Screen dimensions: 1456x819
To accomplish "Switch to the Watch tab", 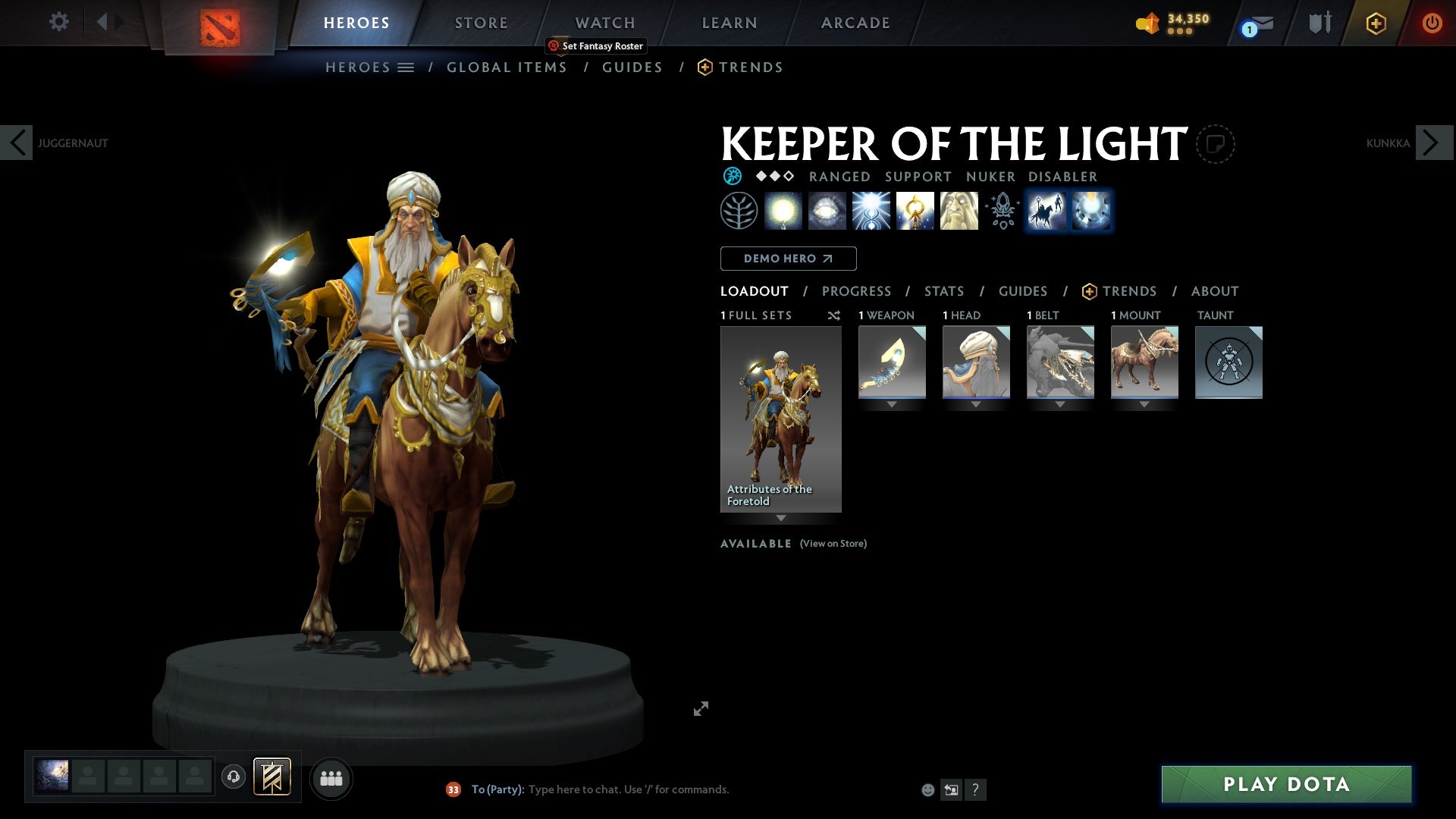I will [x=604, y=23].
